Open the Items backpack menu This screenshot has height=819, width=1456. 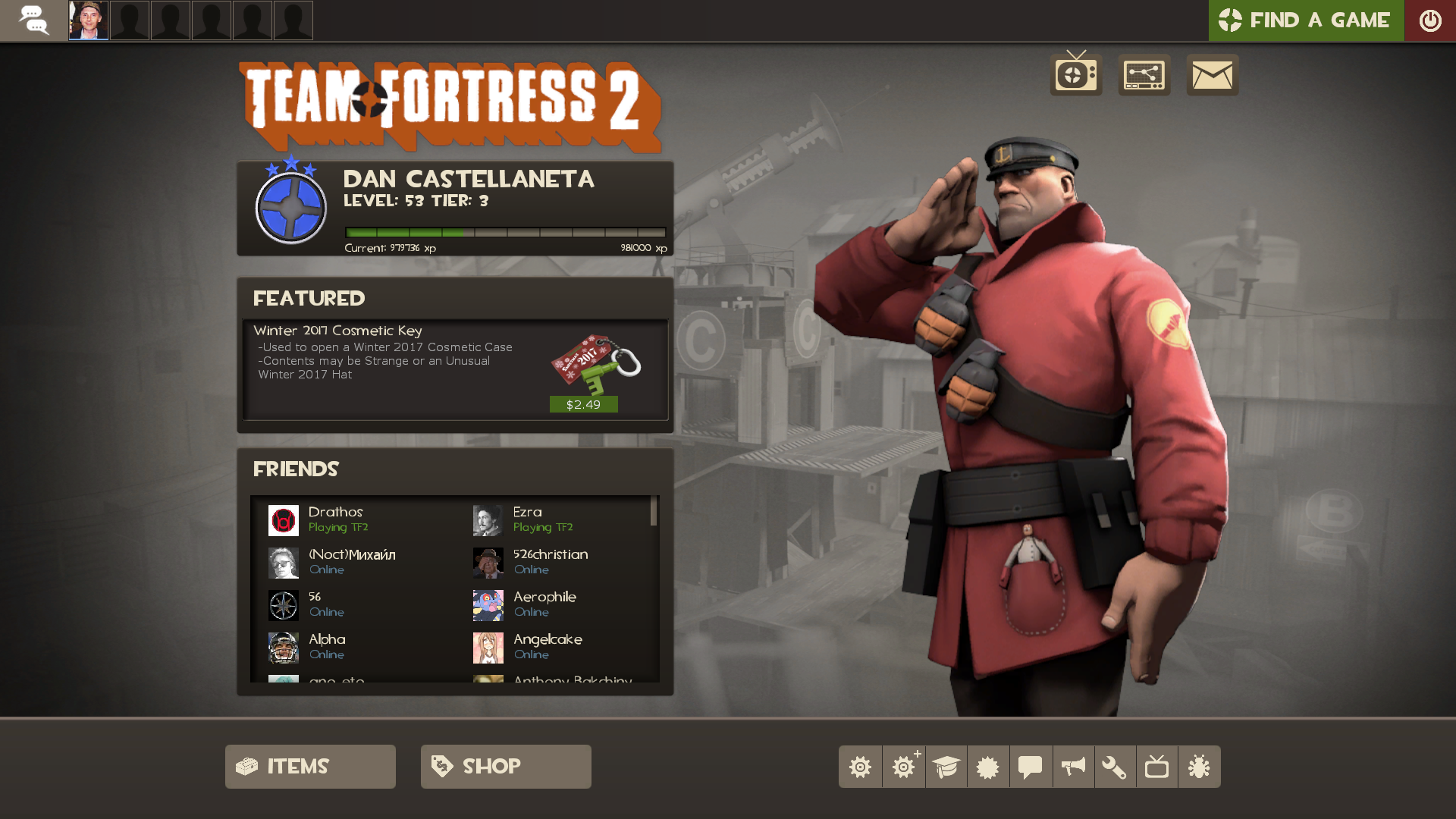click(x=310, y=766)
